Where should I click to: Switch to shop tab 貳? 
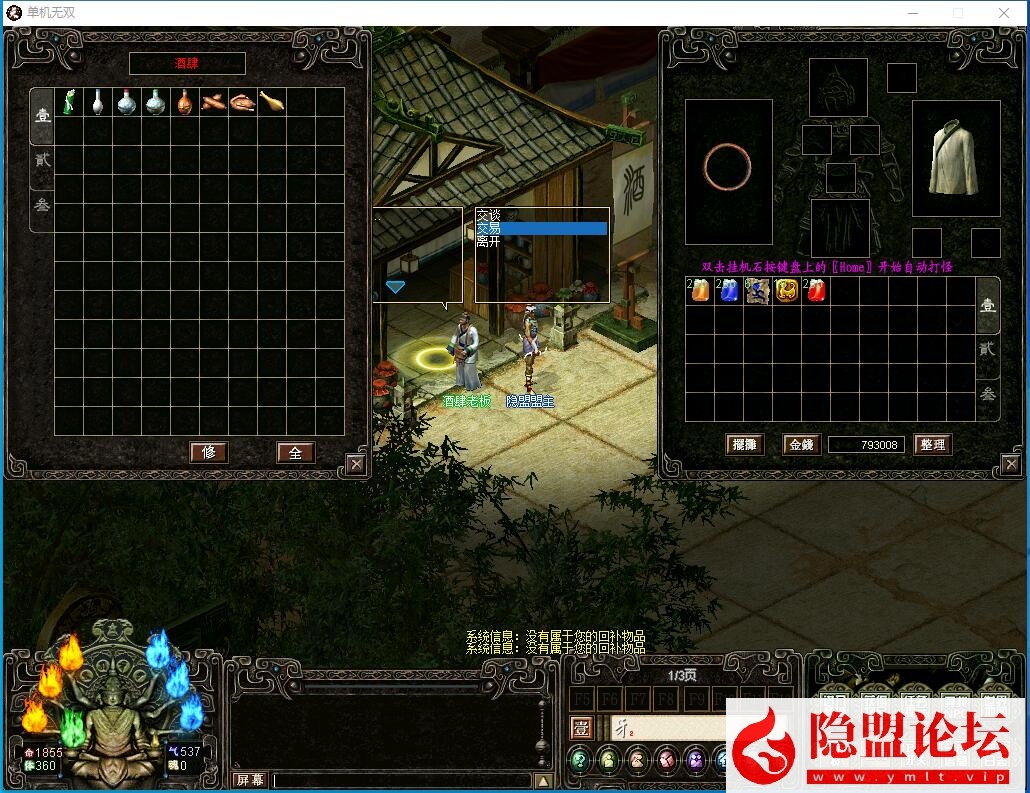42,160
